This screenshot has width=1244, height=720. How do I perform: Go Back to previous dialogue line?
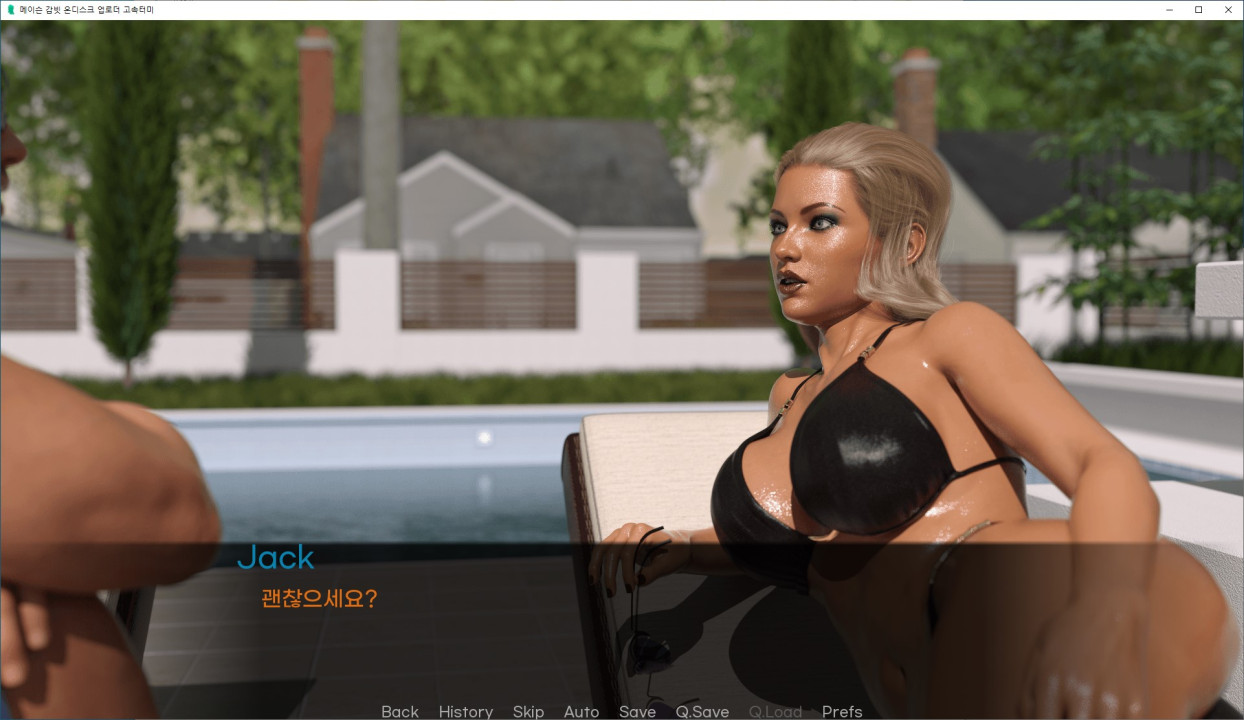click(x=399, y=711)
